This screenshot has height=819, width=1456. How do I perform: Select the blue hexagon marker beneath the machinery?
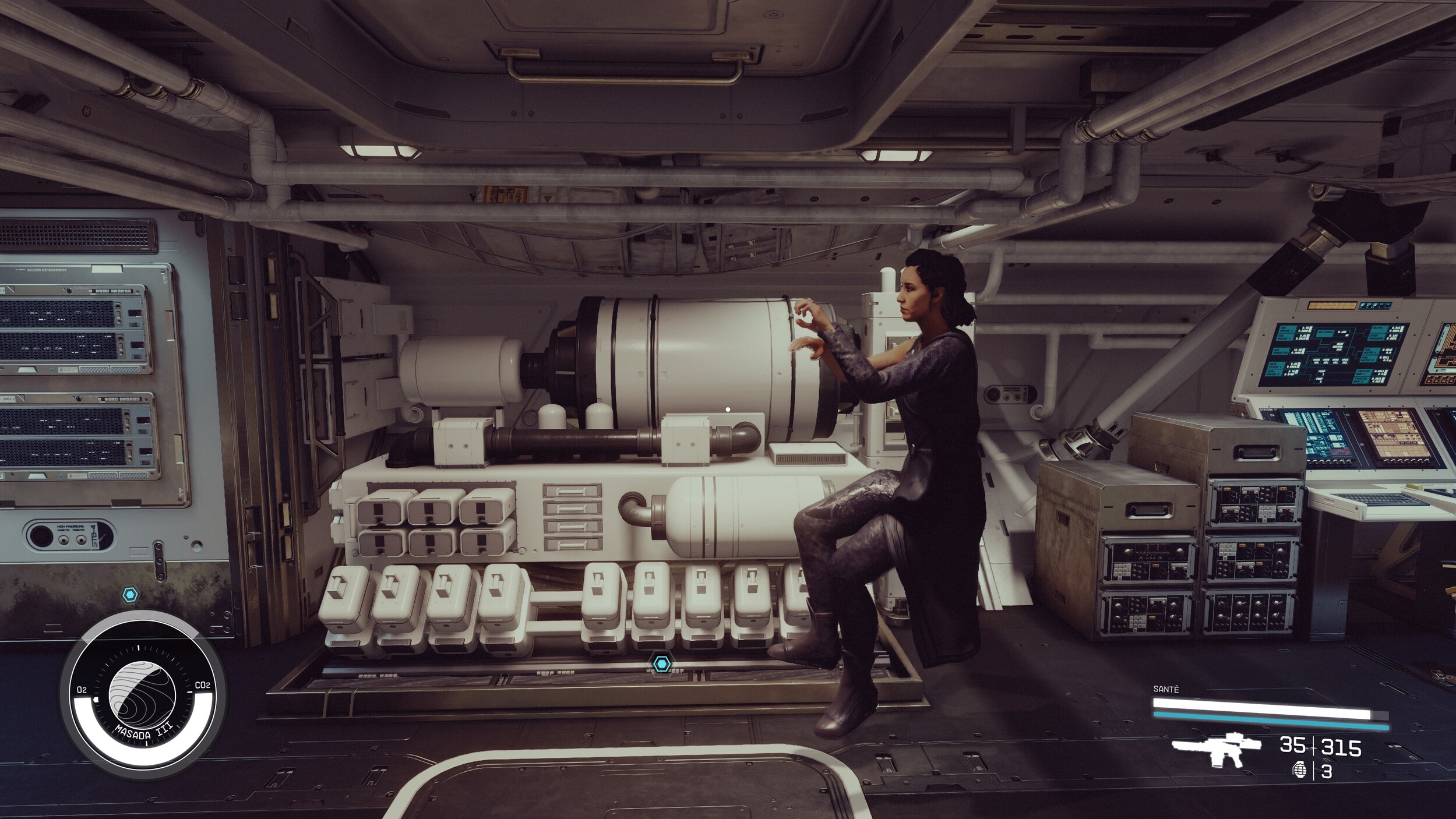[661, 663]
